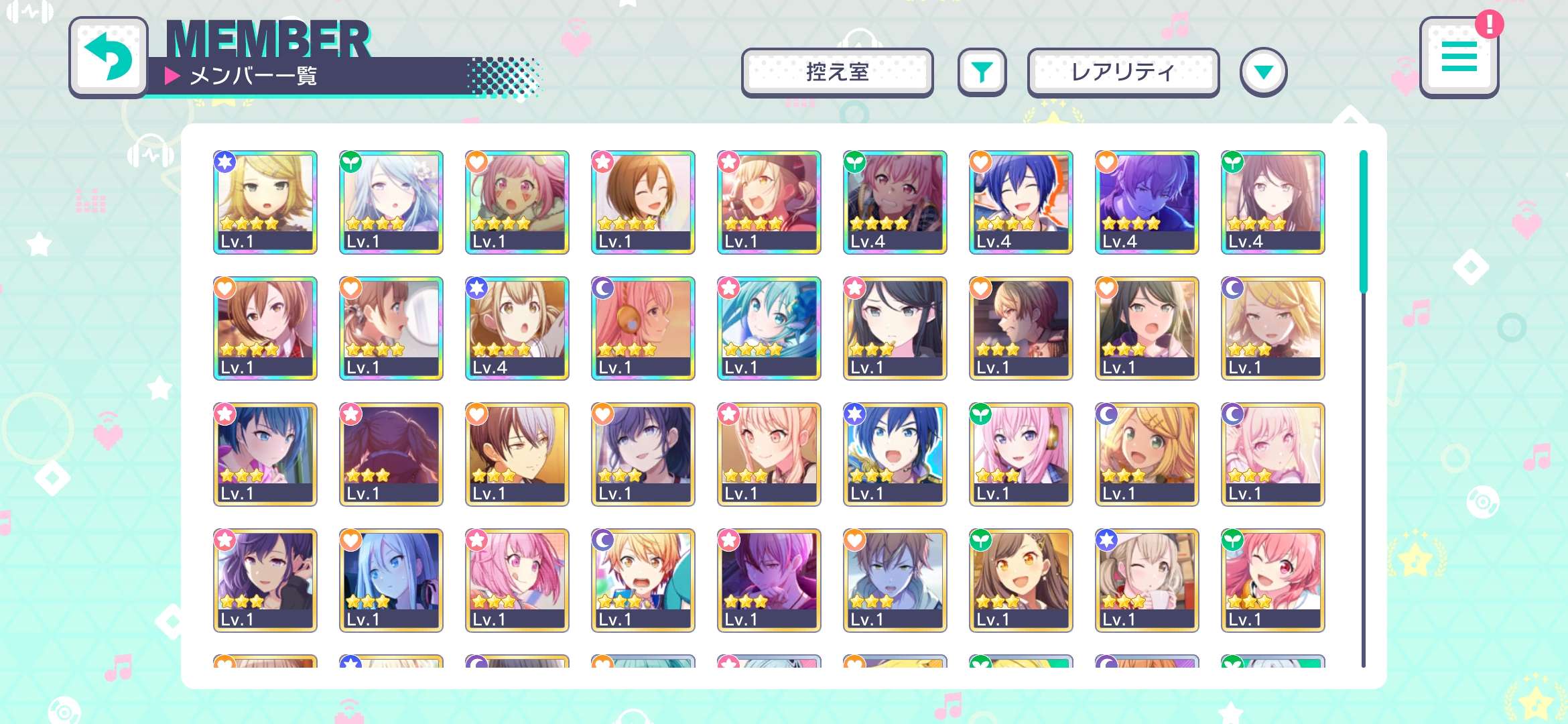Select the pink-haired headphones four-star card
1568x724 pixels.
(x=643, y=328)
